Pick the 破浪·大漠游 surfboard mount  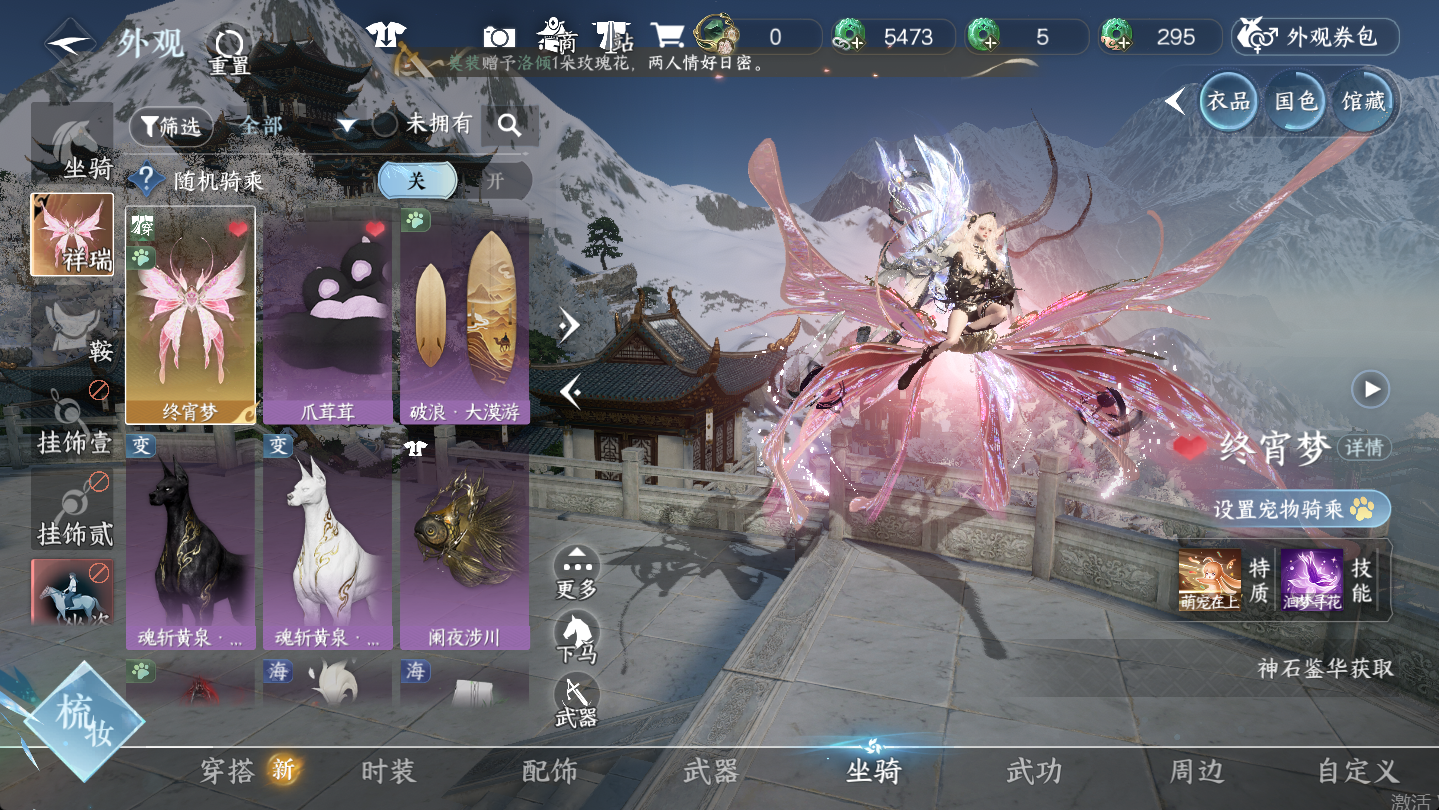pyautogui.click(x=465, y=314)
